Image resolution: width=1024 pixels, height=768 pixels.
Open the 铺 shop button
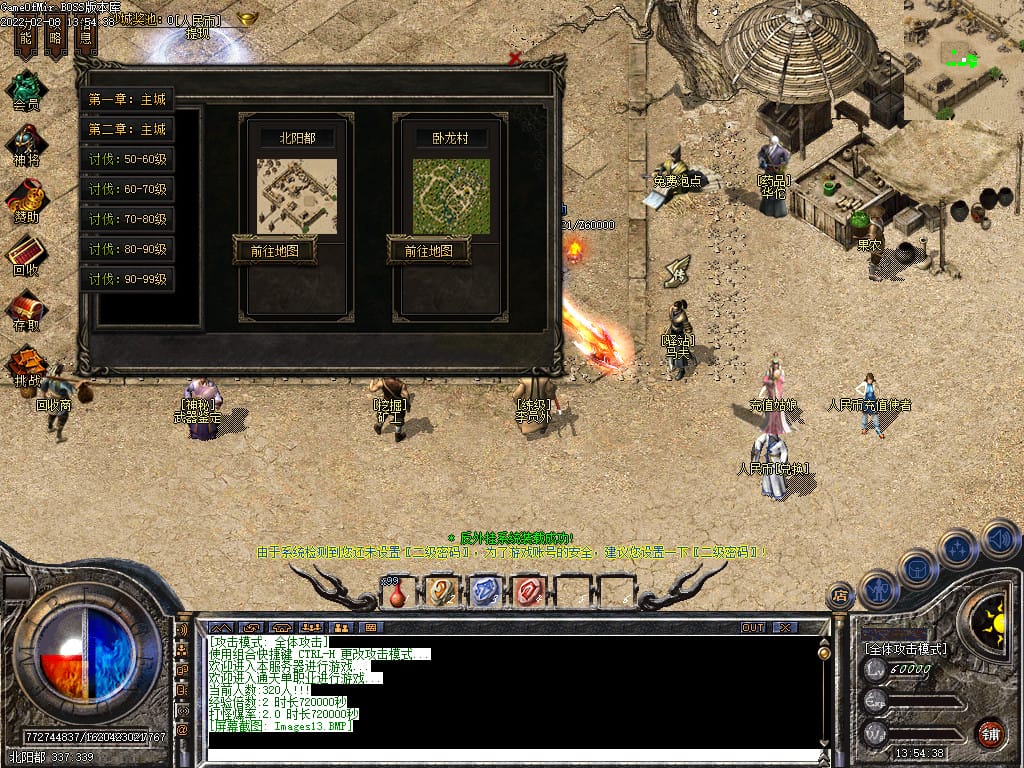pos(990,733)
